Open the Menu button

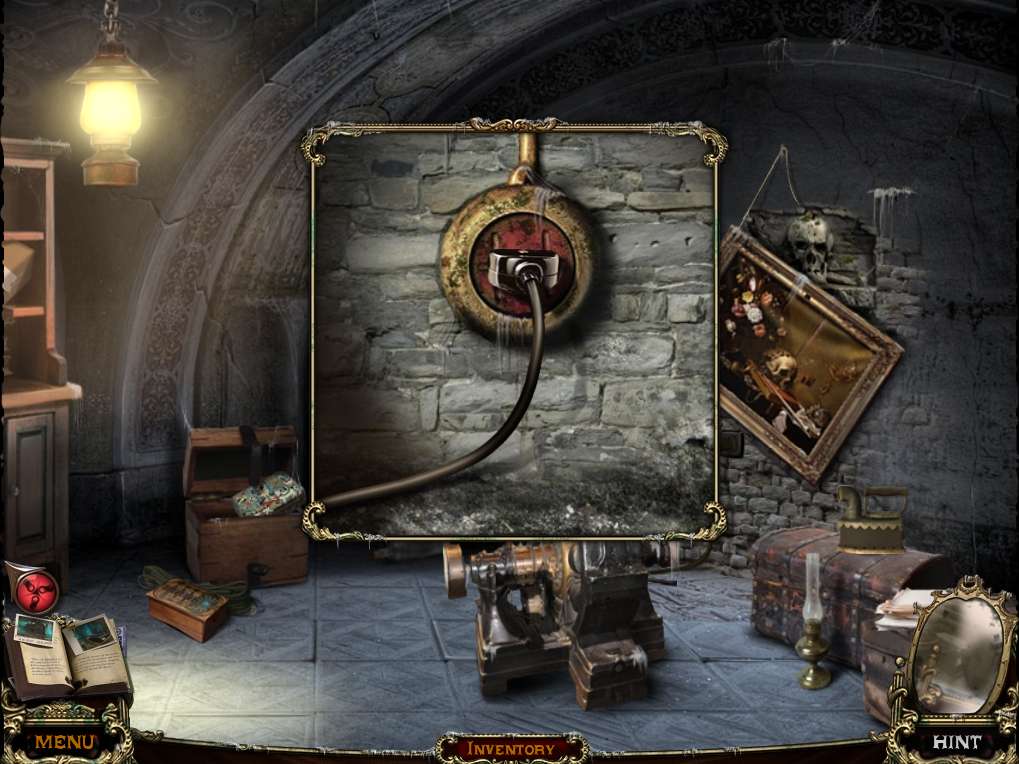coord(65,742)
